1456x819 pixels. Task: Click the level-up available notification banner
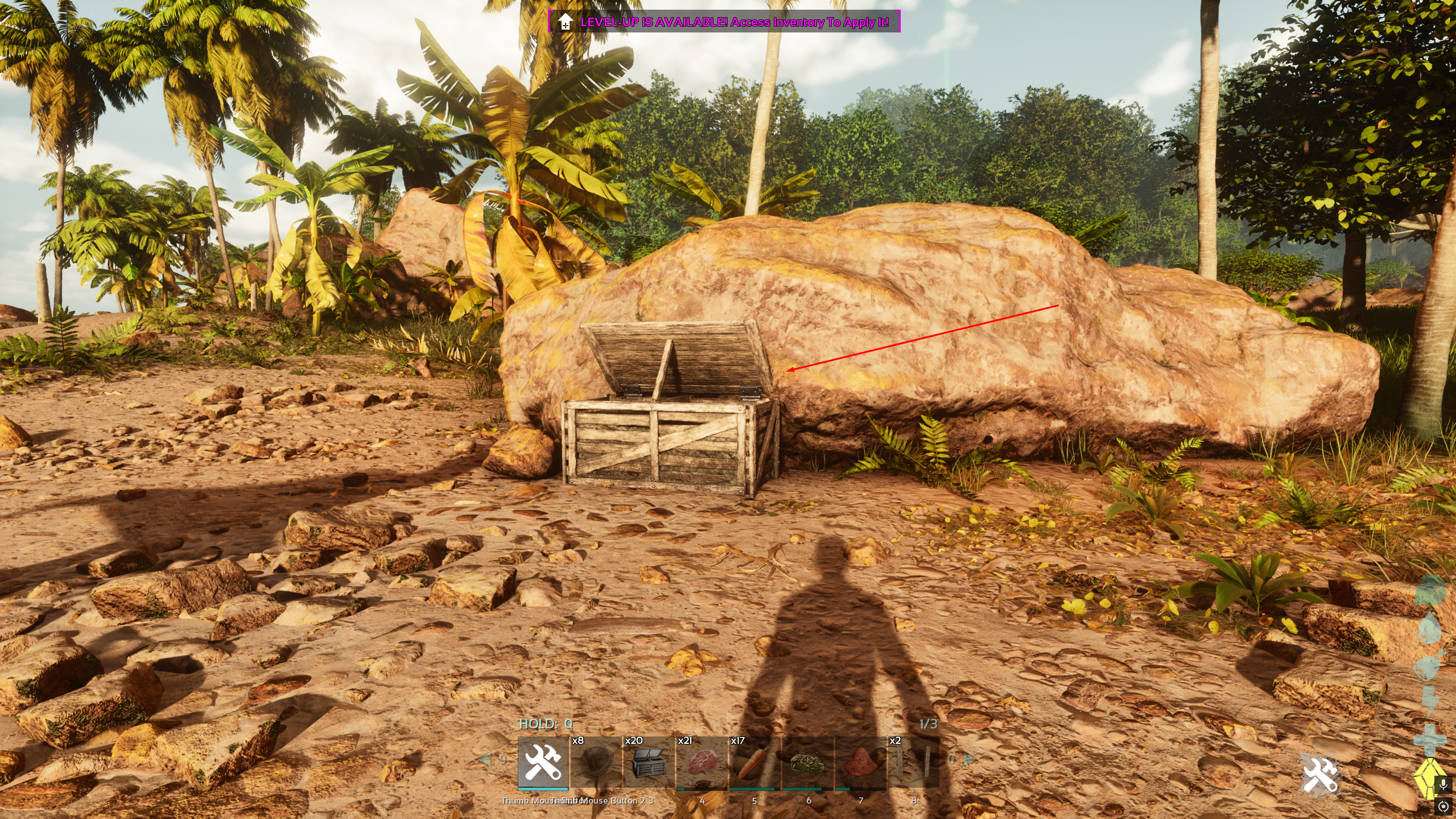coord(724,22)
